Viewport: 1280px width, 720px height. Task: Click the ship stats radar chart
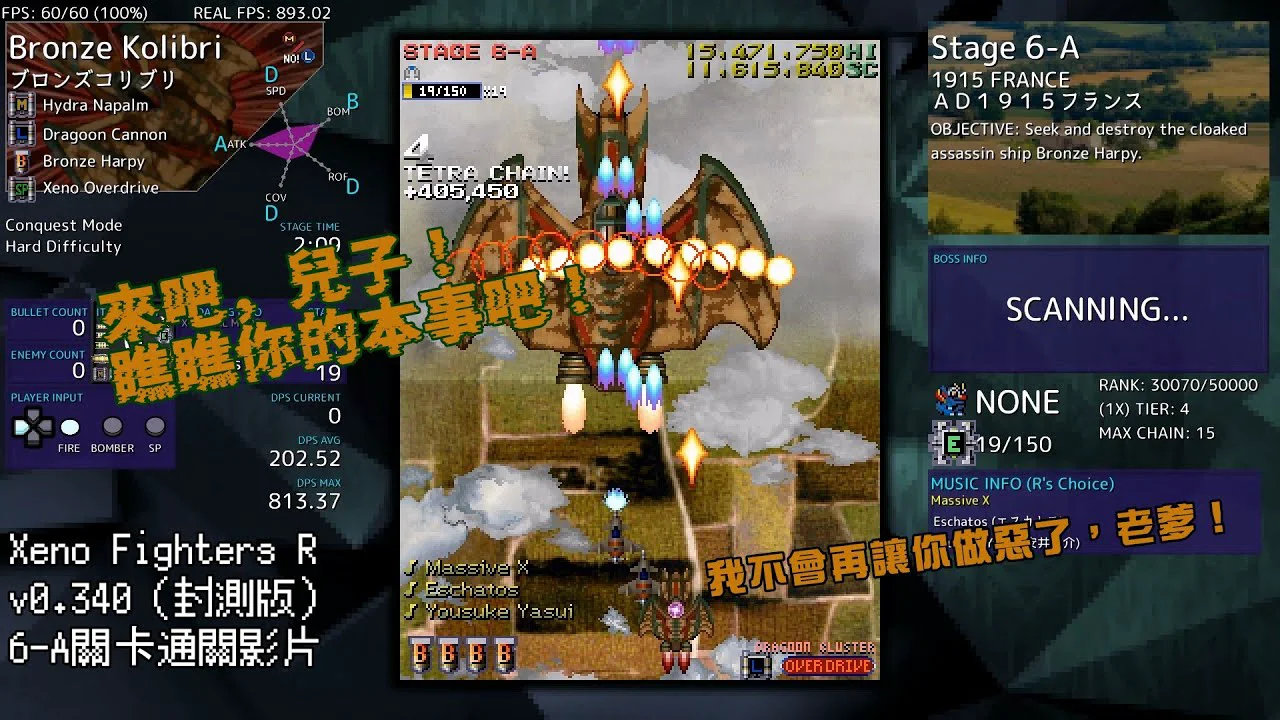tap(286, 142)
